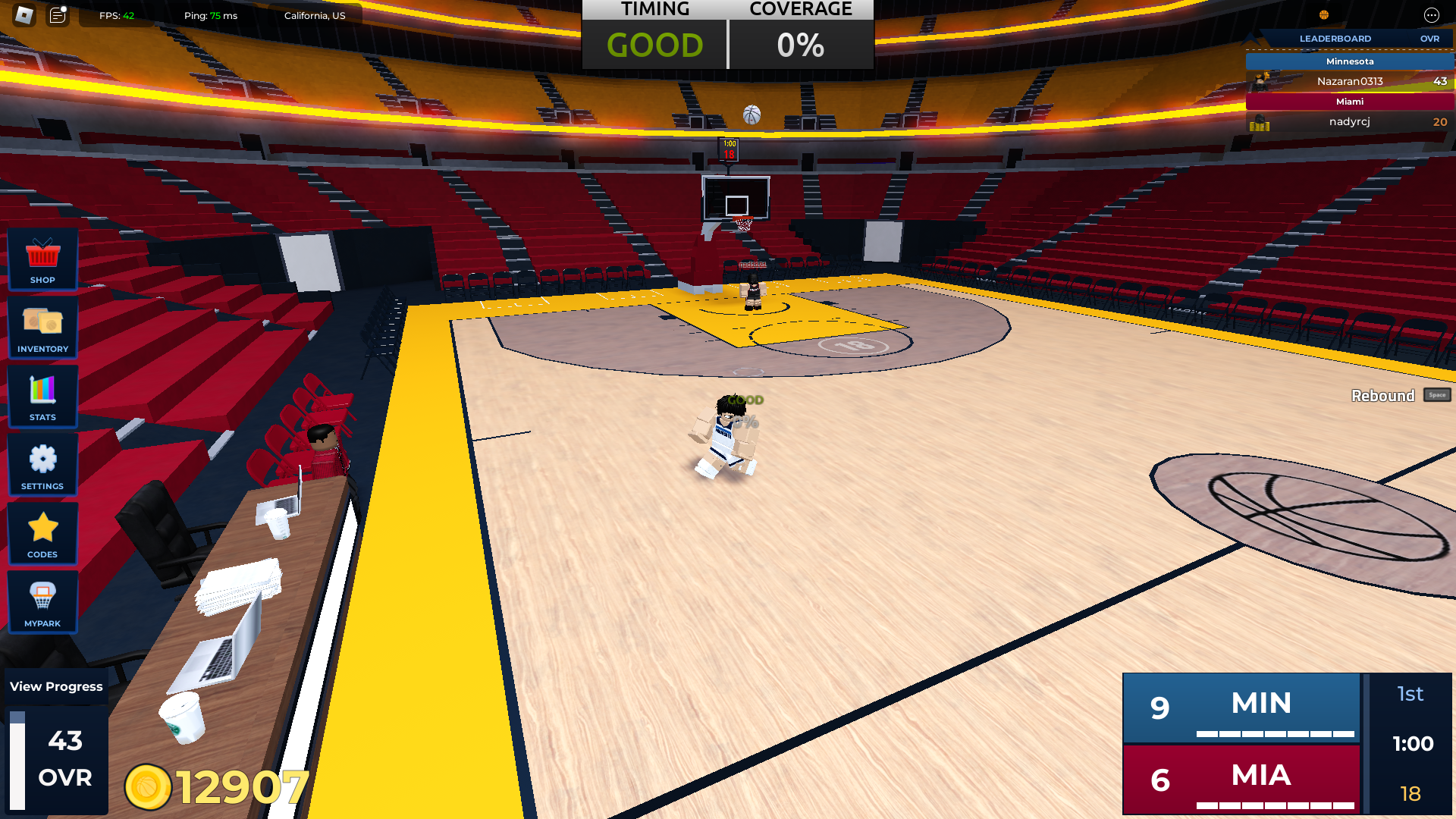The width and height of the screenshot is (1456, 819).
Task: Click the gold coin balance icon
Action: pyautogui.click(x=148, y=786)
